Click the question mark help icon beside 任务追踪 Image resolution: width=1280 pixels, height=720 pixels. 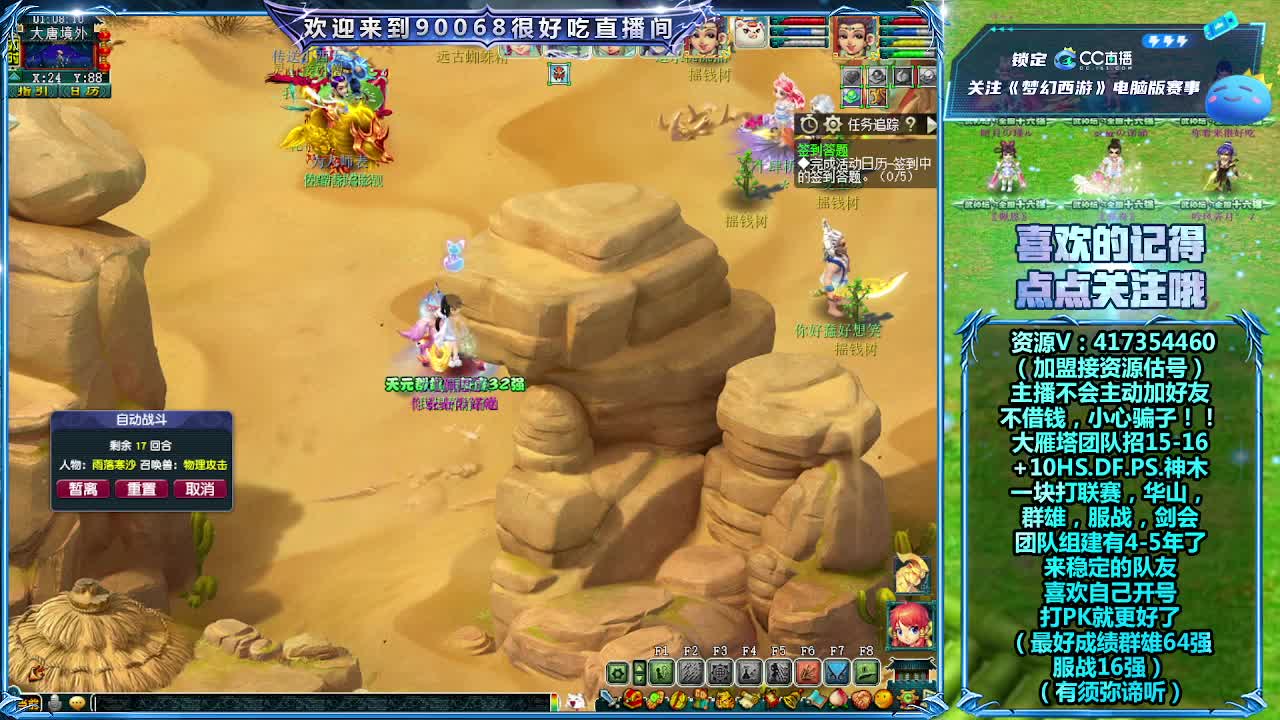[911, 123]
